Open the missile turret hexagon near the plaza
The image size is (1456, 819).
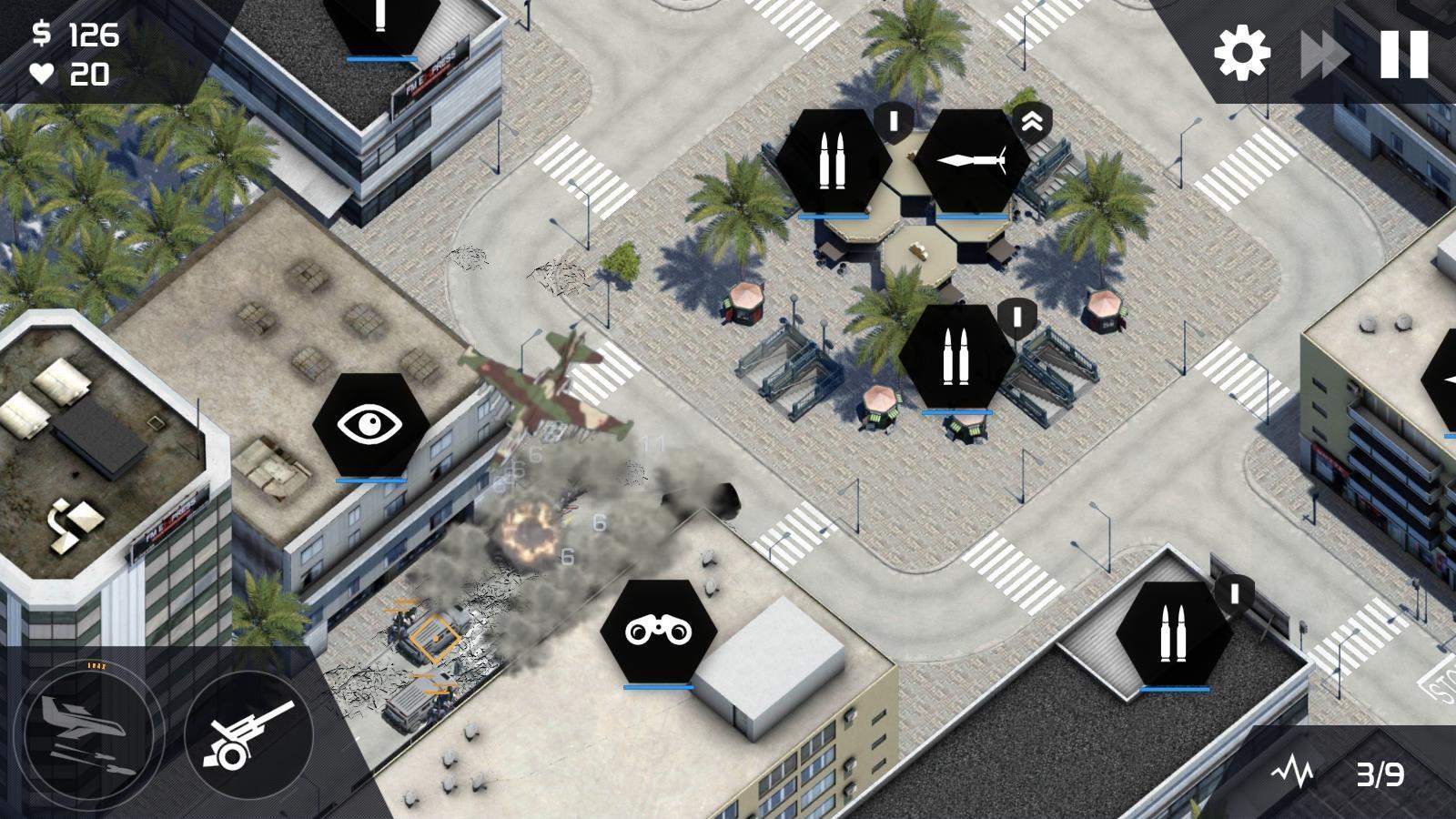point(973,159)
